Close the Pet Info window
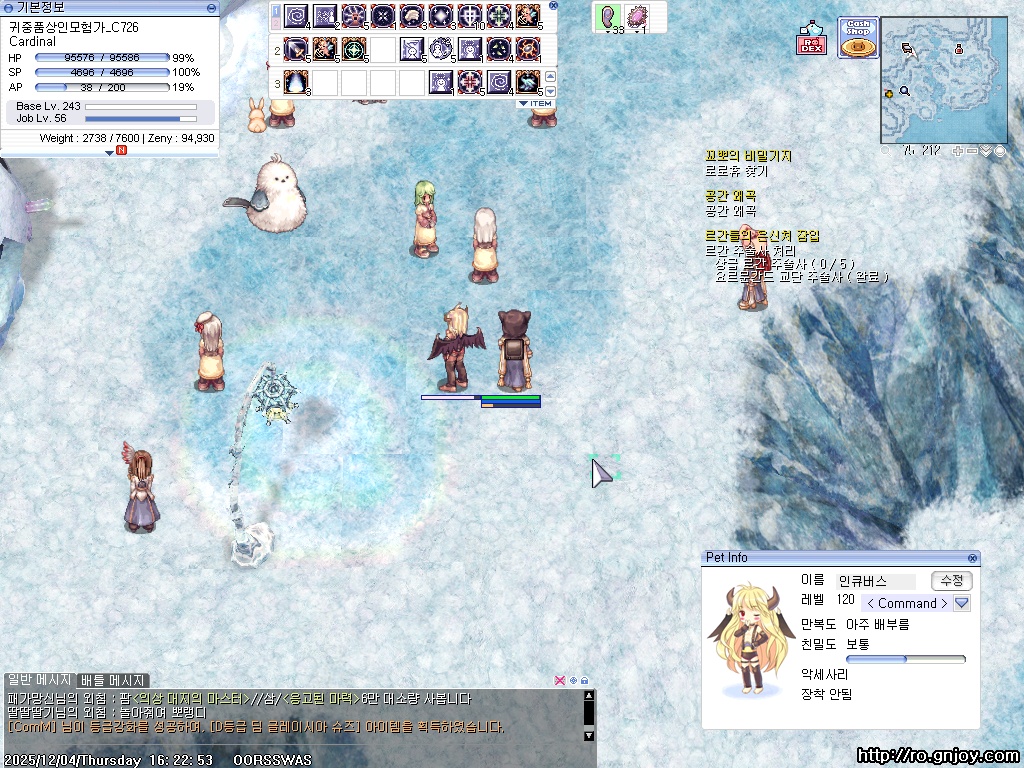Viewport: 1024px width, 768px height. pos(972,558)
